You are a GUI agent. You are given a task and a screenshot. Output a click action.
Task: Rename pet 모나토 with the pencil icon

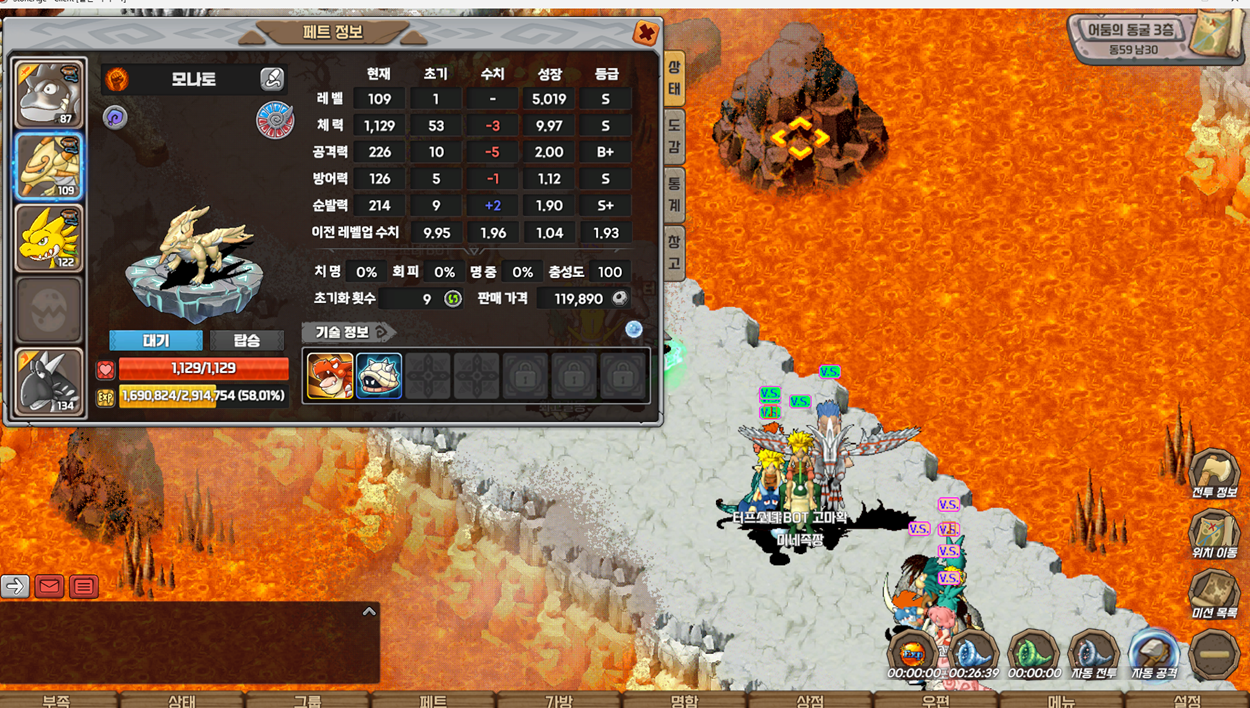(x=271, y=79)
